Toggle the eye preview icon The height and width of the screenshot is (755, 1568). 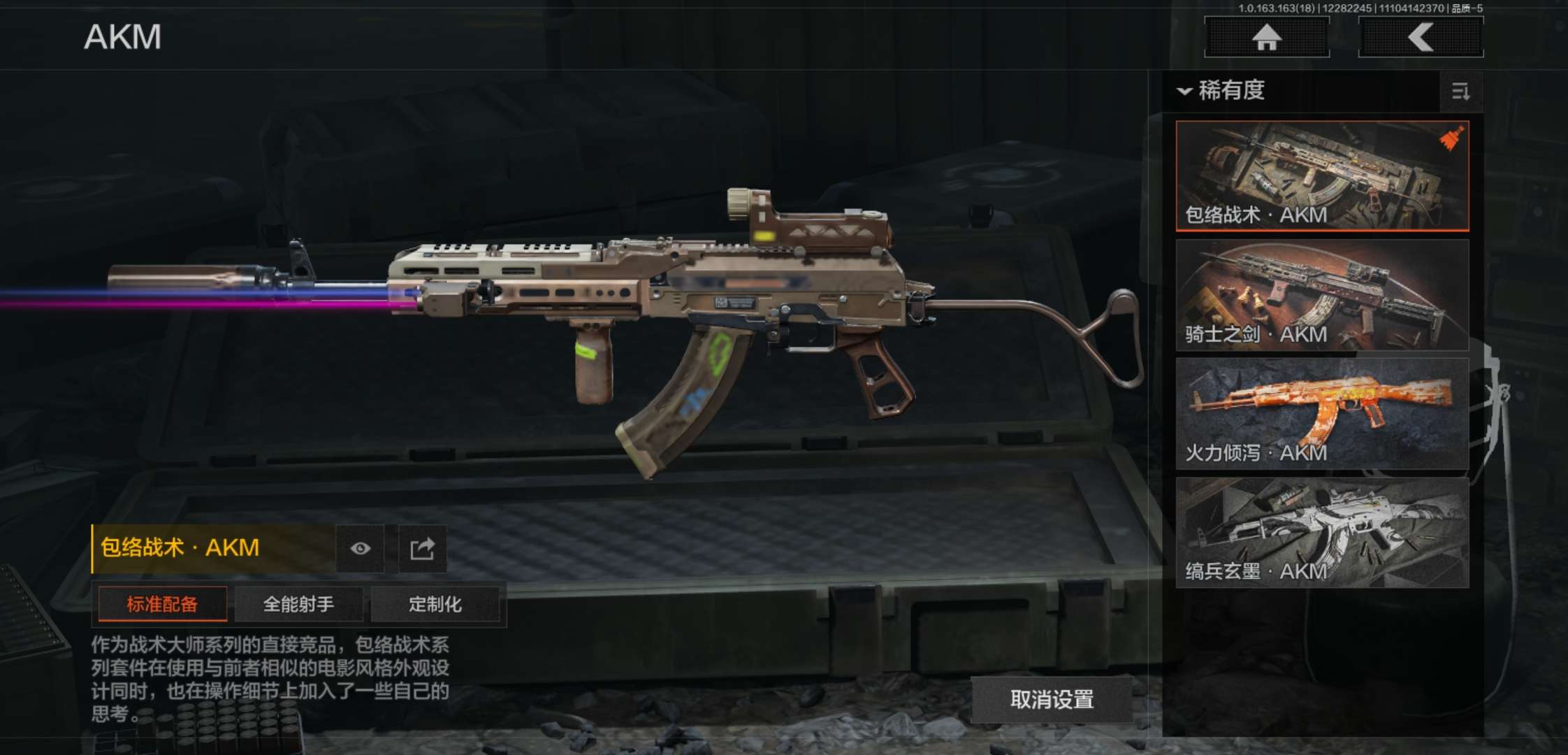(360, 549)
